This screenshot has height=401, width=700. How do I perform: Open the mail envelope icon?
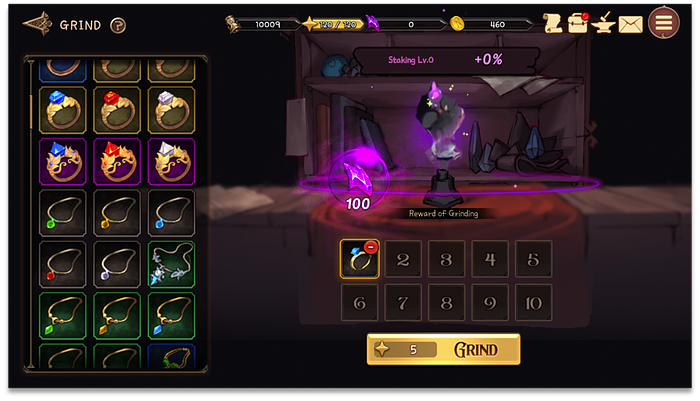click(x=630, y=24)
